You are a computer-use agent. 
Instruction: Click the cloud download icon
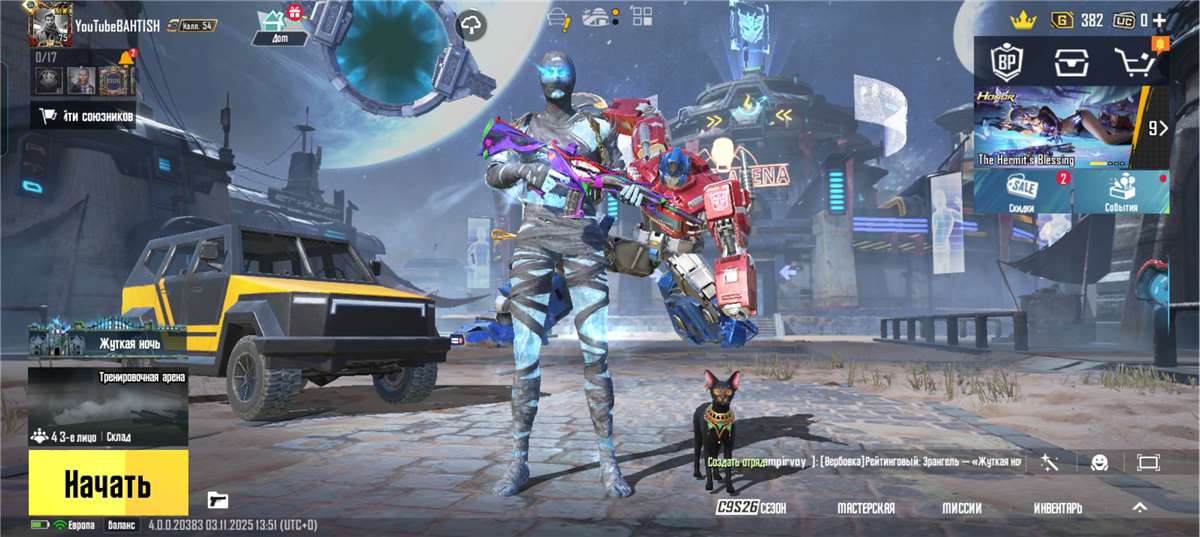point(472,25)
